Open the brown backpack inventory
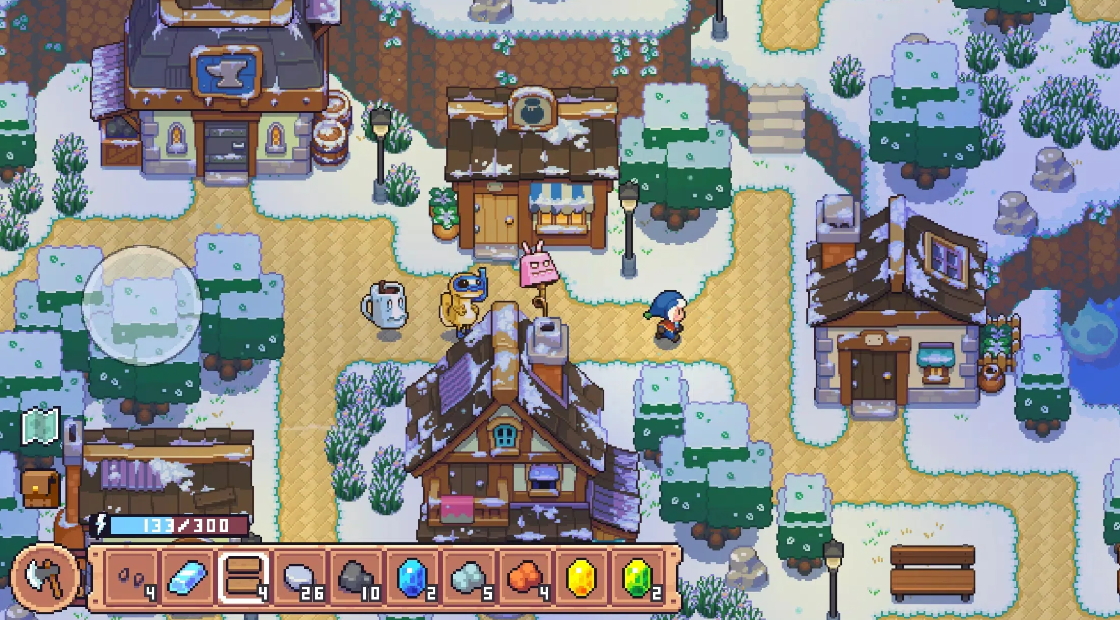Viewport: 1120px width, 620px height. 40,488
